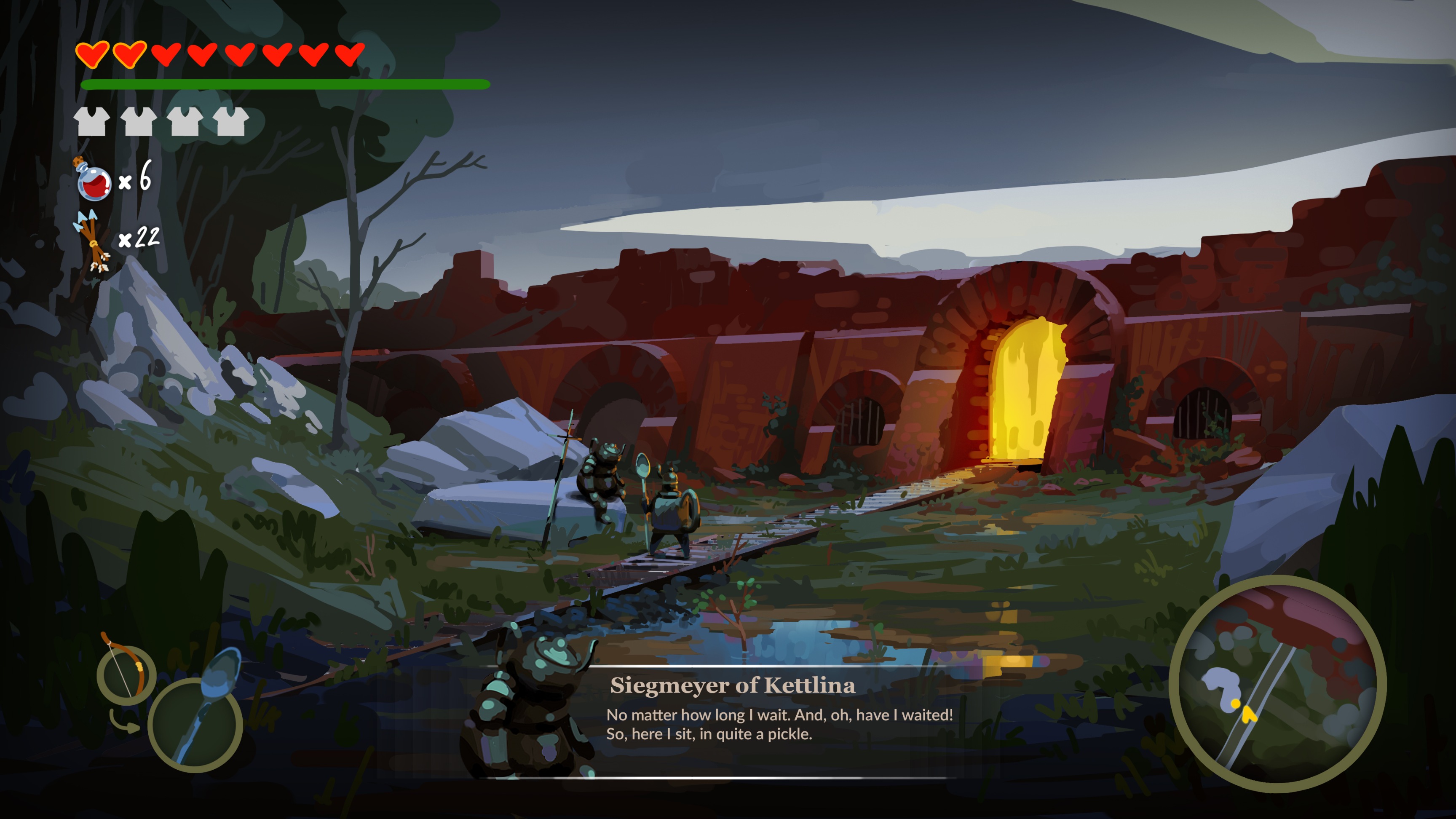The width and height of the screenshot is (1456, 819).
Task: Select the bow weapon slot
Action: (126, 674)
